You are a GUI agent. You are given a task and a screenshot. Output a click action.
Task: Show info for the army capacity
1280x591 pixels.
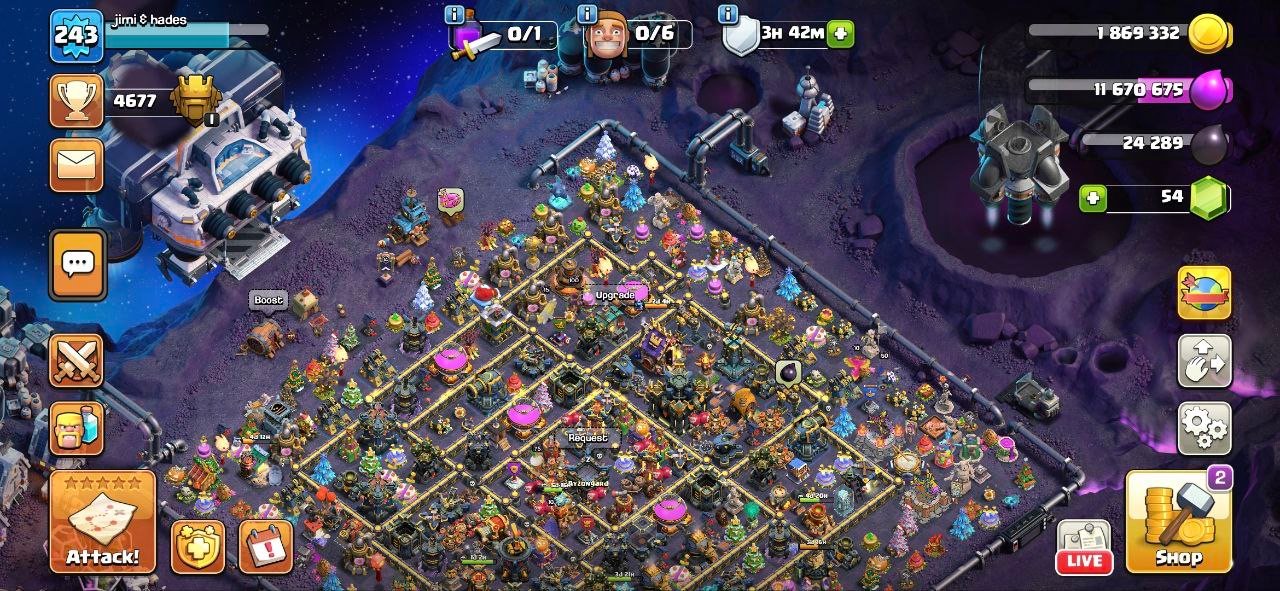coord(455,14)
